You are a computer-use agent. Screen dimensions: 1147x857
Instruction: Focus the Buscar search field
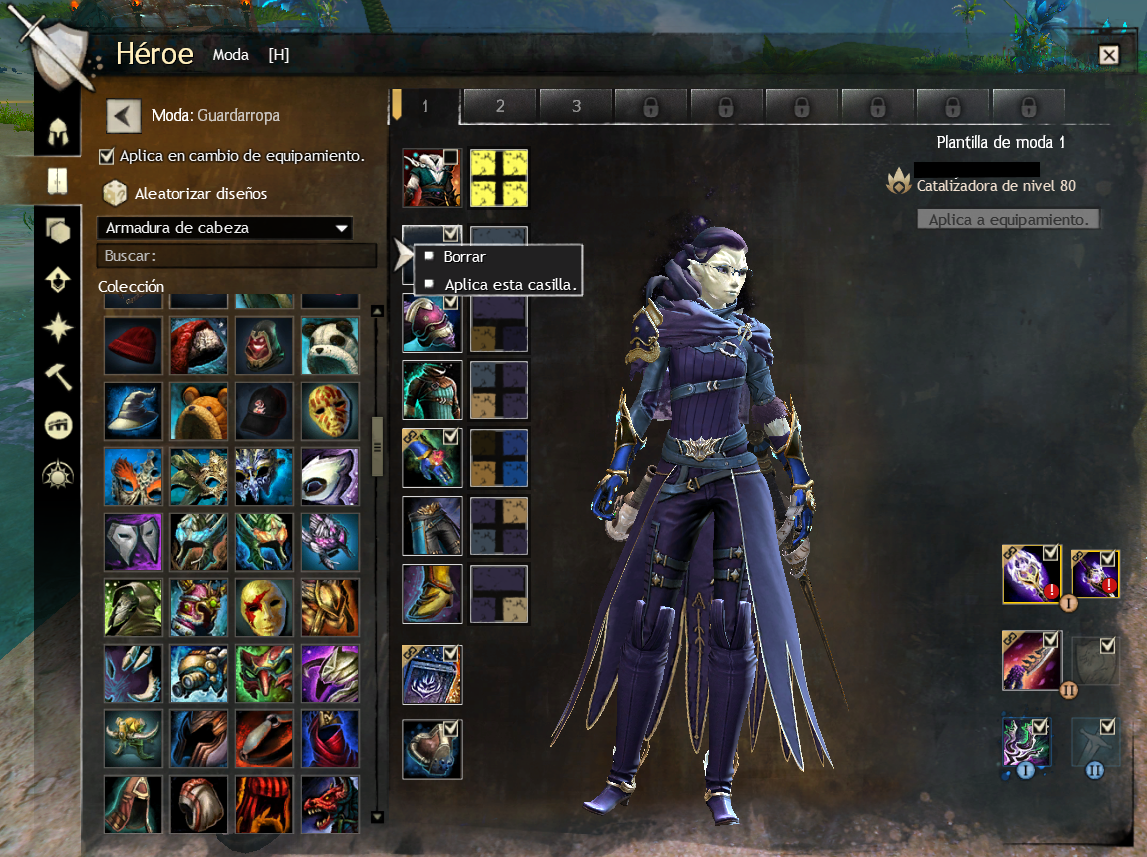click(x=237, y=256)
